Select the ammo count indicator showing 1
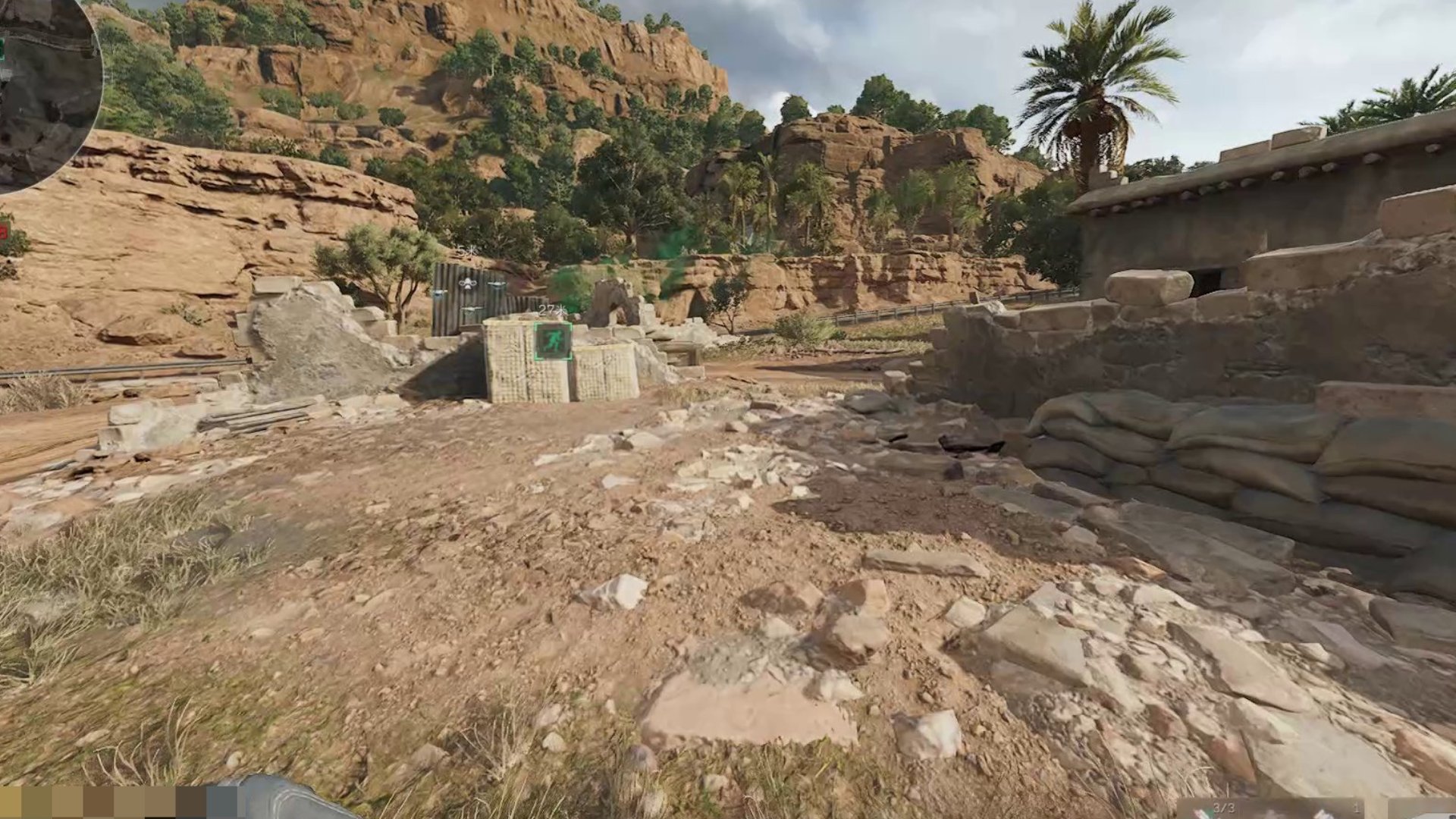 point(1357,808)
